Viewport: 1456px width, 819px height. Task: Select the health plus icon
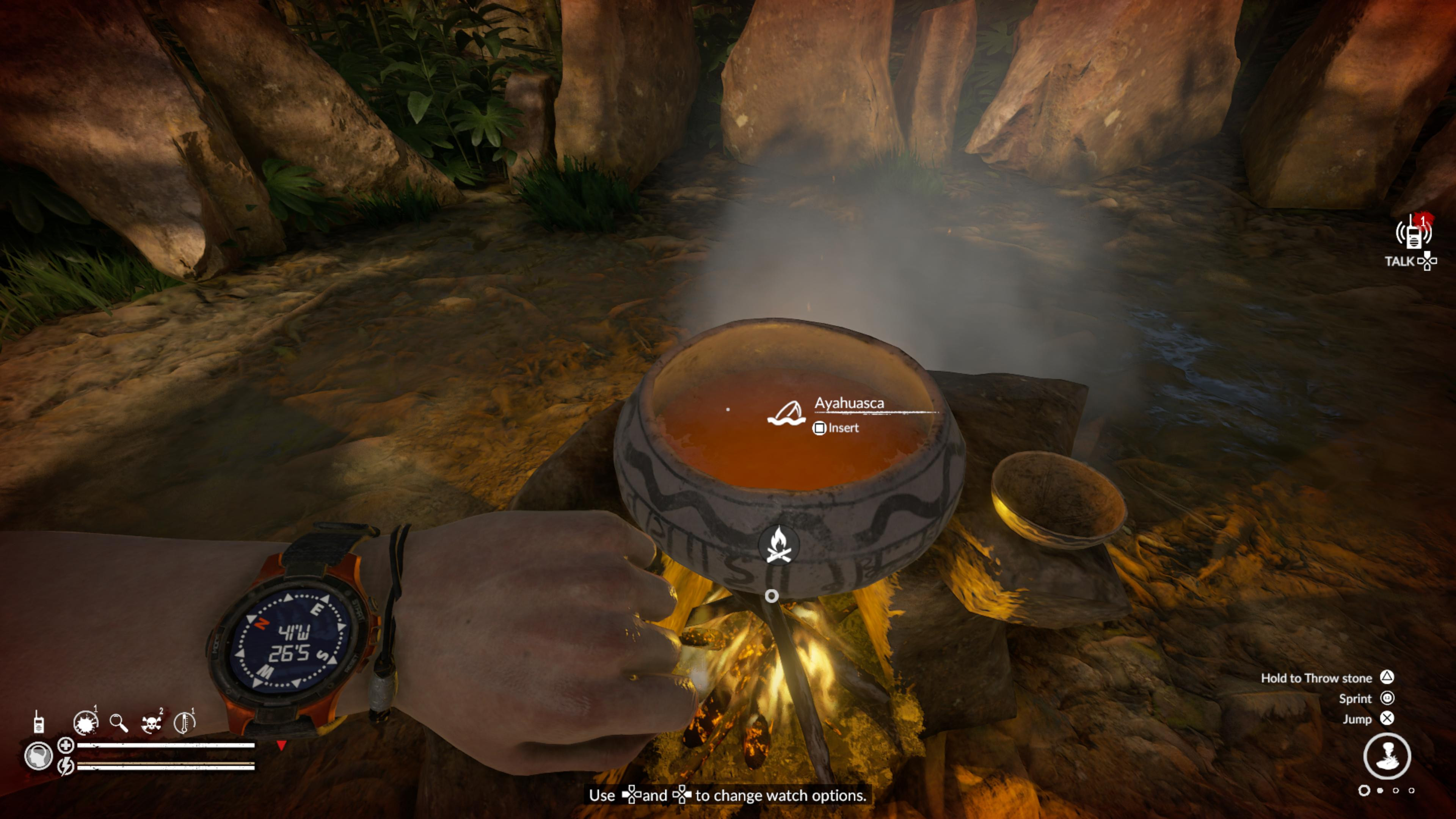[x=66, y=745]
